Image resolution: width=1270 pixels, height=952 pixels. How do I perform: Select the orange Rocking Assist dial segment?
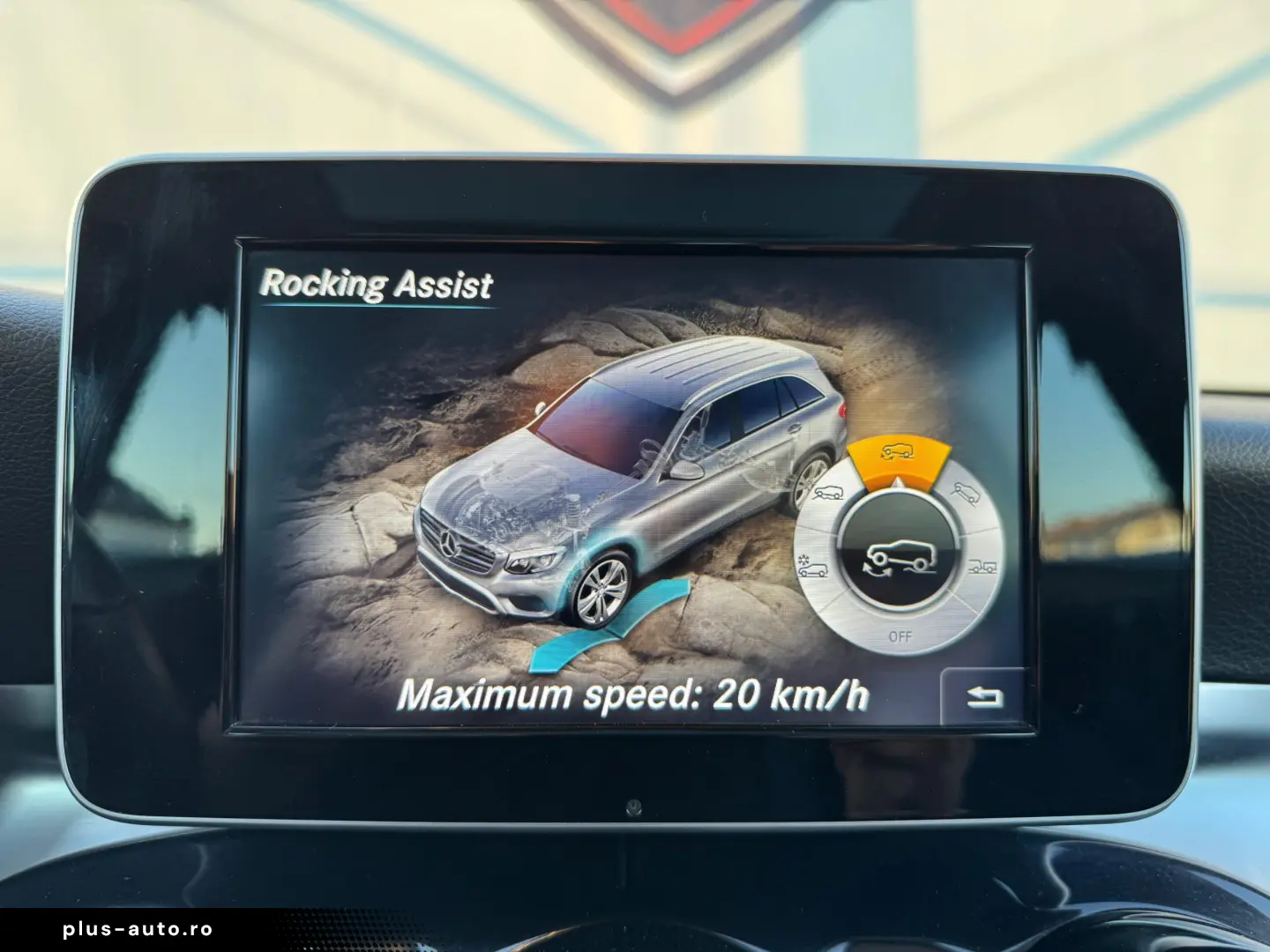[x=898, y=455]
